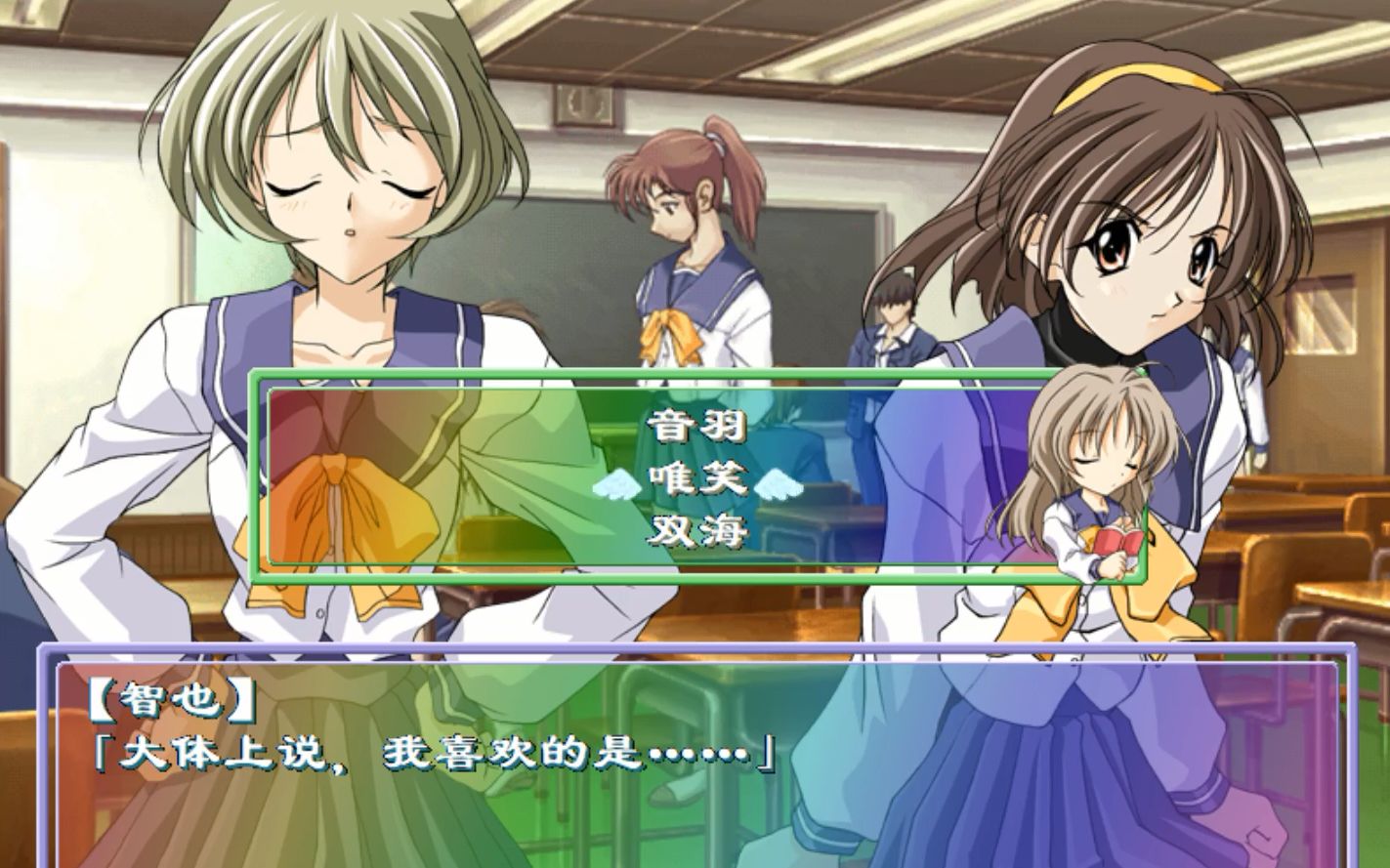Select the 唯笑 answer choice
The width and height of the screenshot is (1390, 868).
tap(696, 478)
